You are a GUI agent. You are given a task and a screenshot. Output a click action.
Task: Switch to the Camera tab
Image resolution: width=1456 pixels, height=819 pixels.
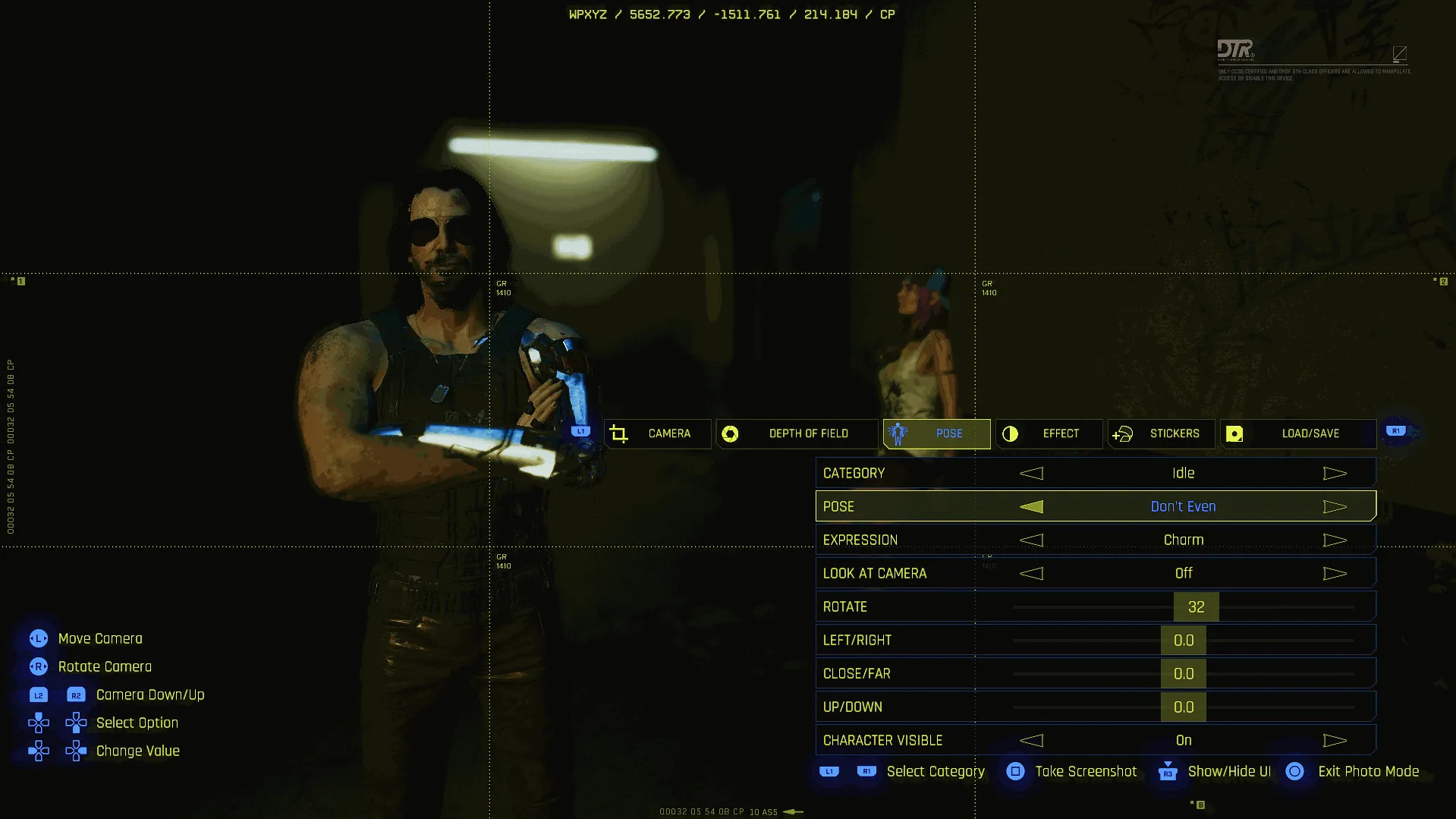(x=658, y=433)
